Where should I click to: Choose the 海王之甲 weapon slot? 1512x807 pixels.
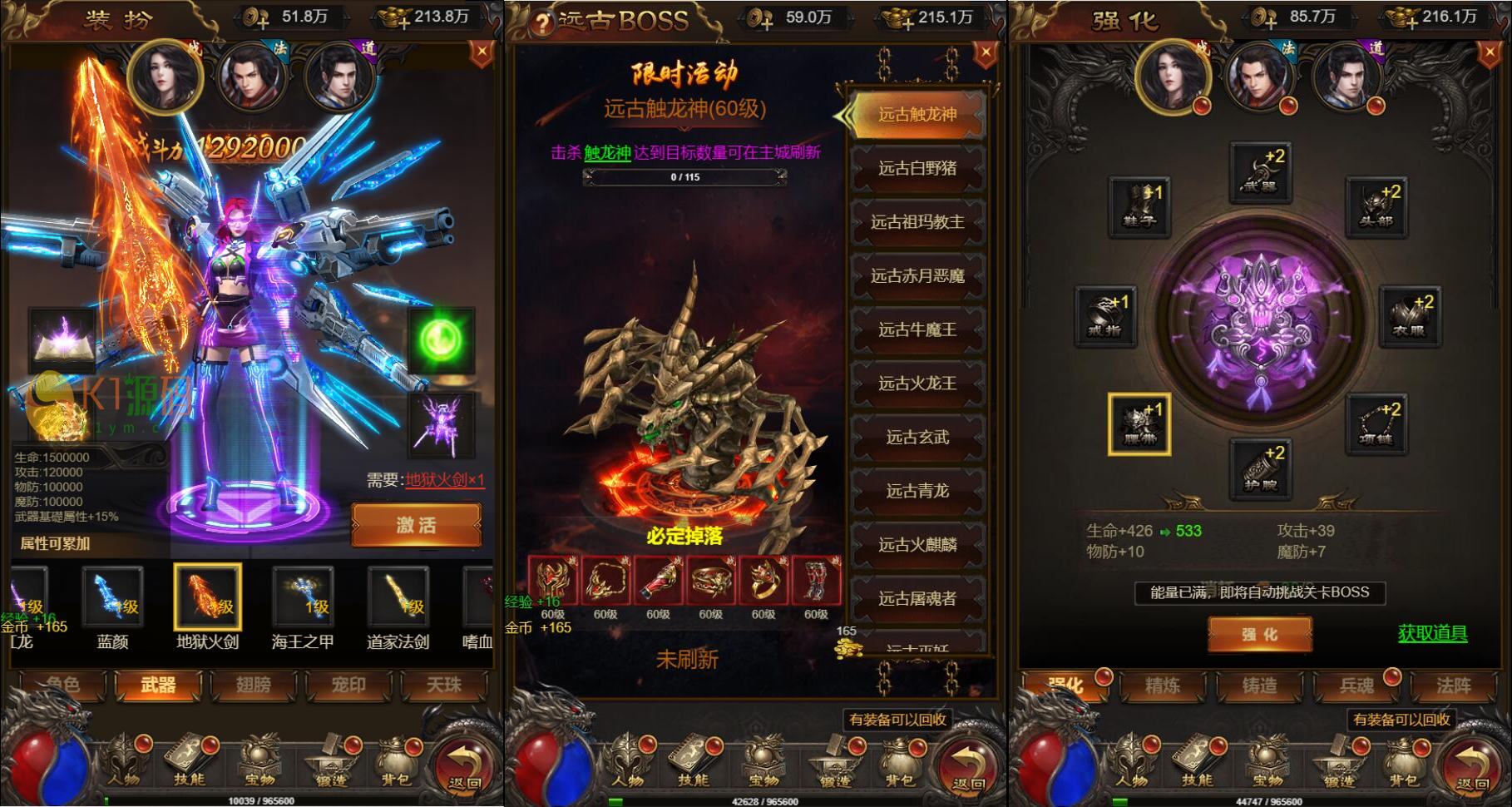pos(303,597)
